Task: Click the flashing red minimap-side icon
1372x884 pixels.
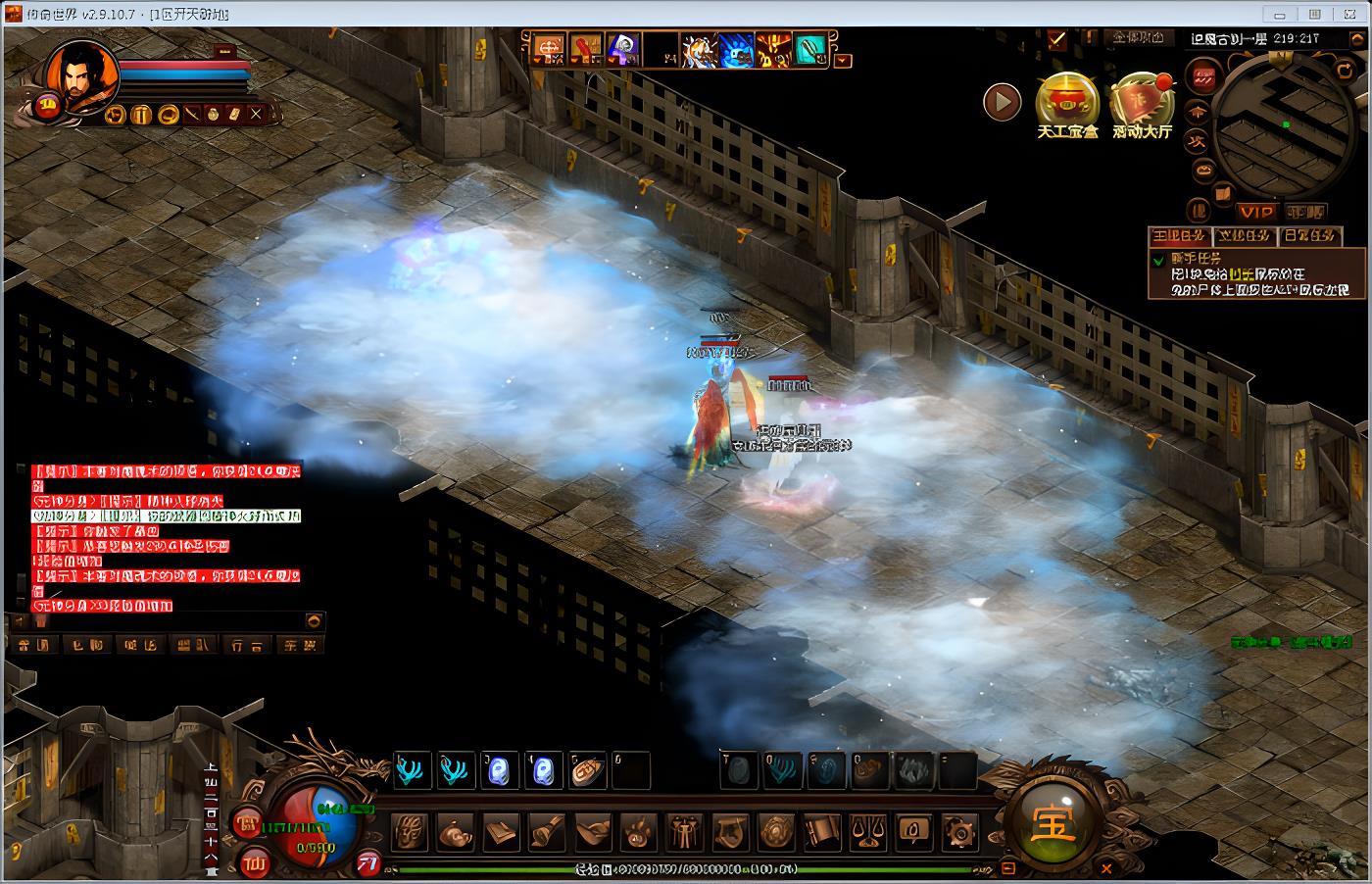Action: (1203, 76)
